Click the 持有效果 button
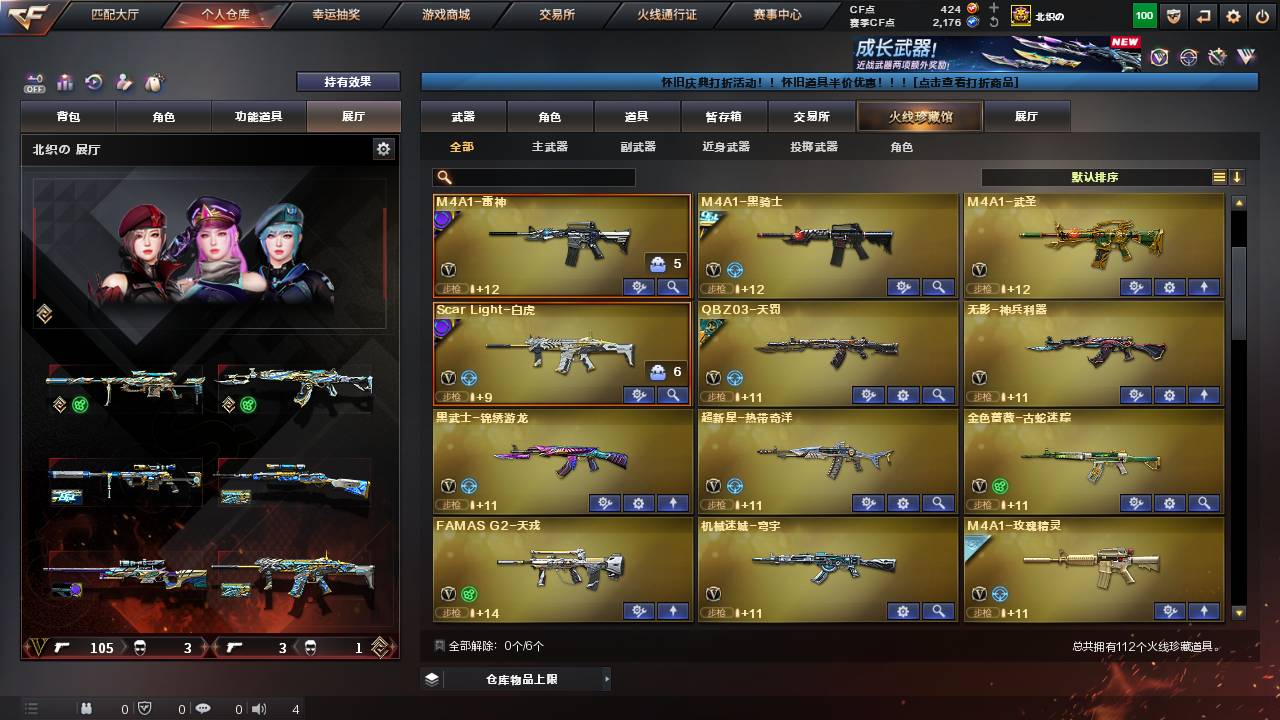 click(347, 81)
